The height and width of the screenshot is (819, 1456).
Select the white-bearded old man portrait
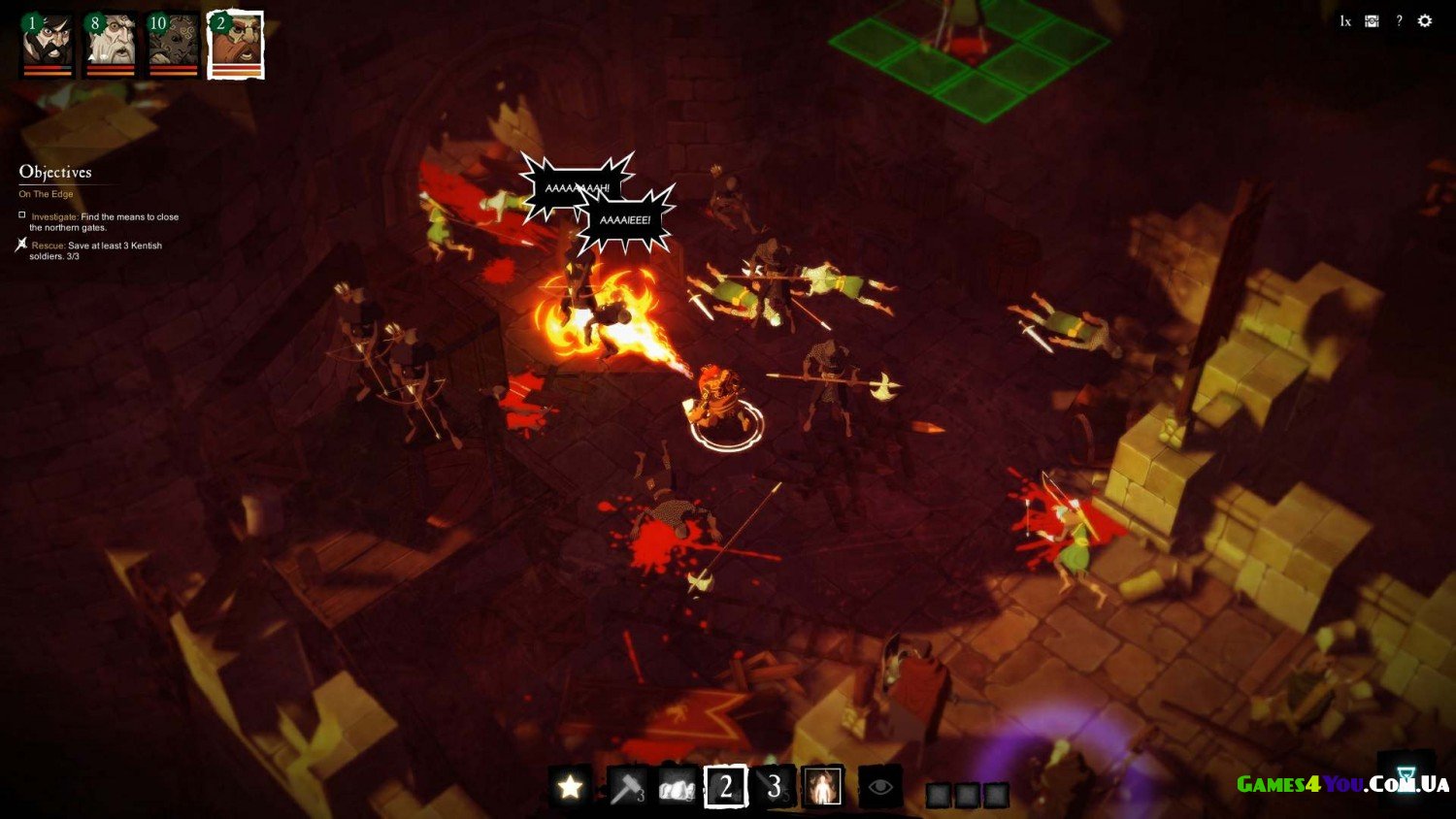111,45
